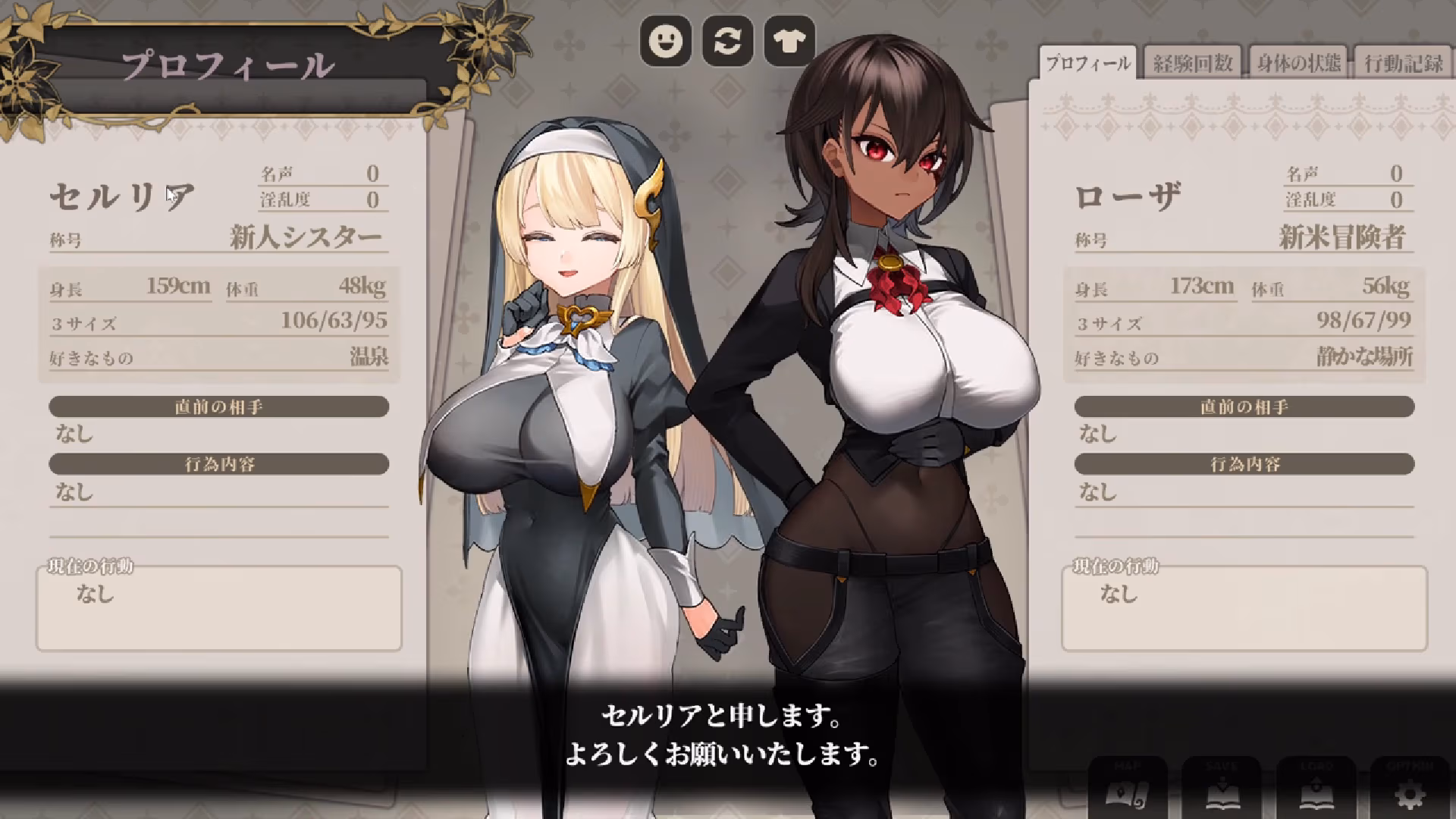Open the 身体の状態 tab
The height and width of the screenshot is (819, 1456).
1298,64
